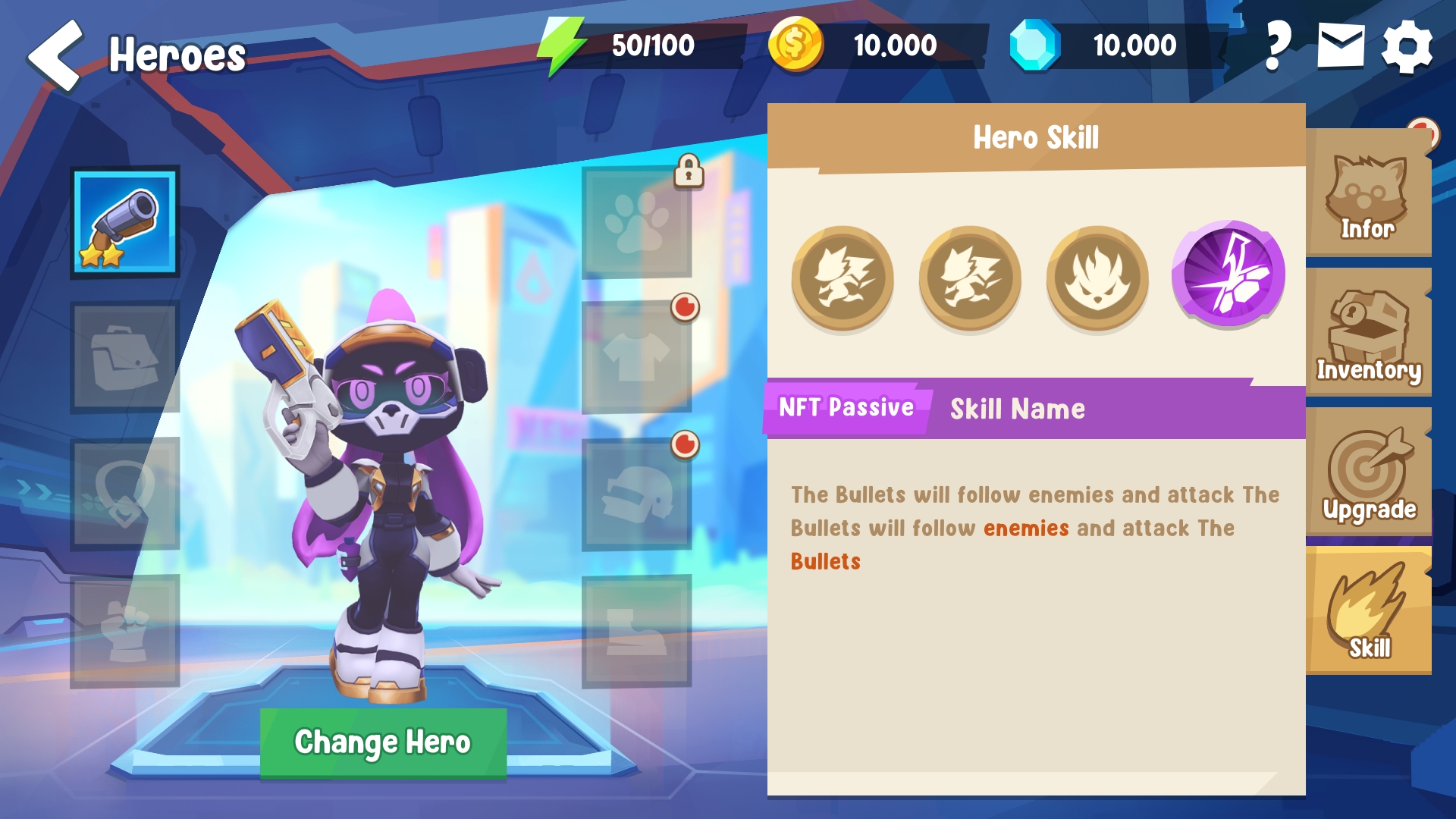Click the Change Hero button
This screenshot has height=819, width=1456.
click(383, 742)
